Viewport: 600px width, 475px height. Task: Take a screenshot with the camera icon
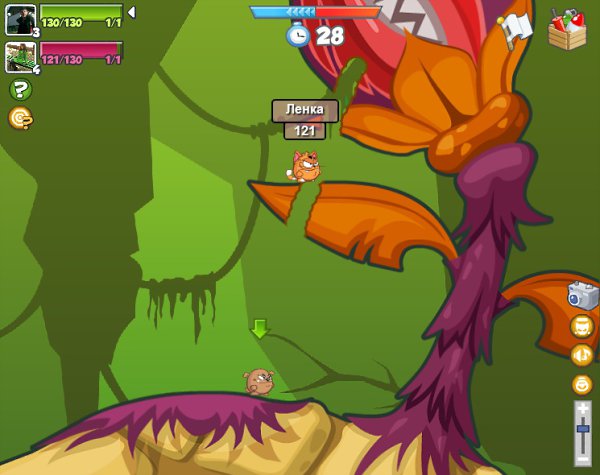click(582, 295)
